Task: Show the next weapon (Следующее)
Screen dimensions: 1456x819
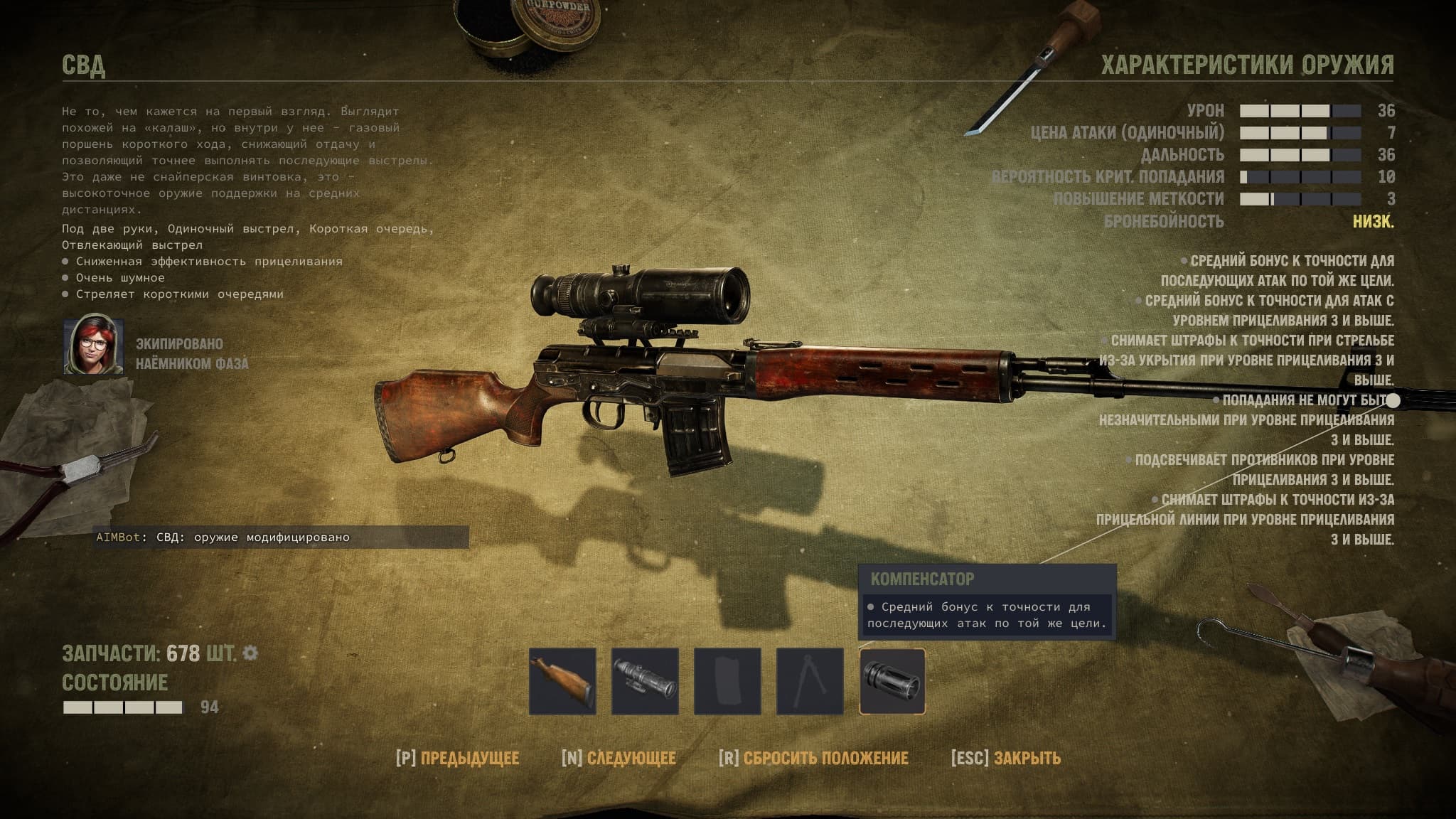Action: [x=619, y=758]
